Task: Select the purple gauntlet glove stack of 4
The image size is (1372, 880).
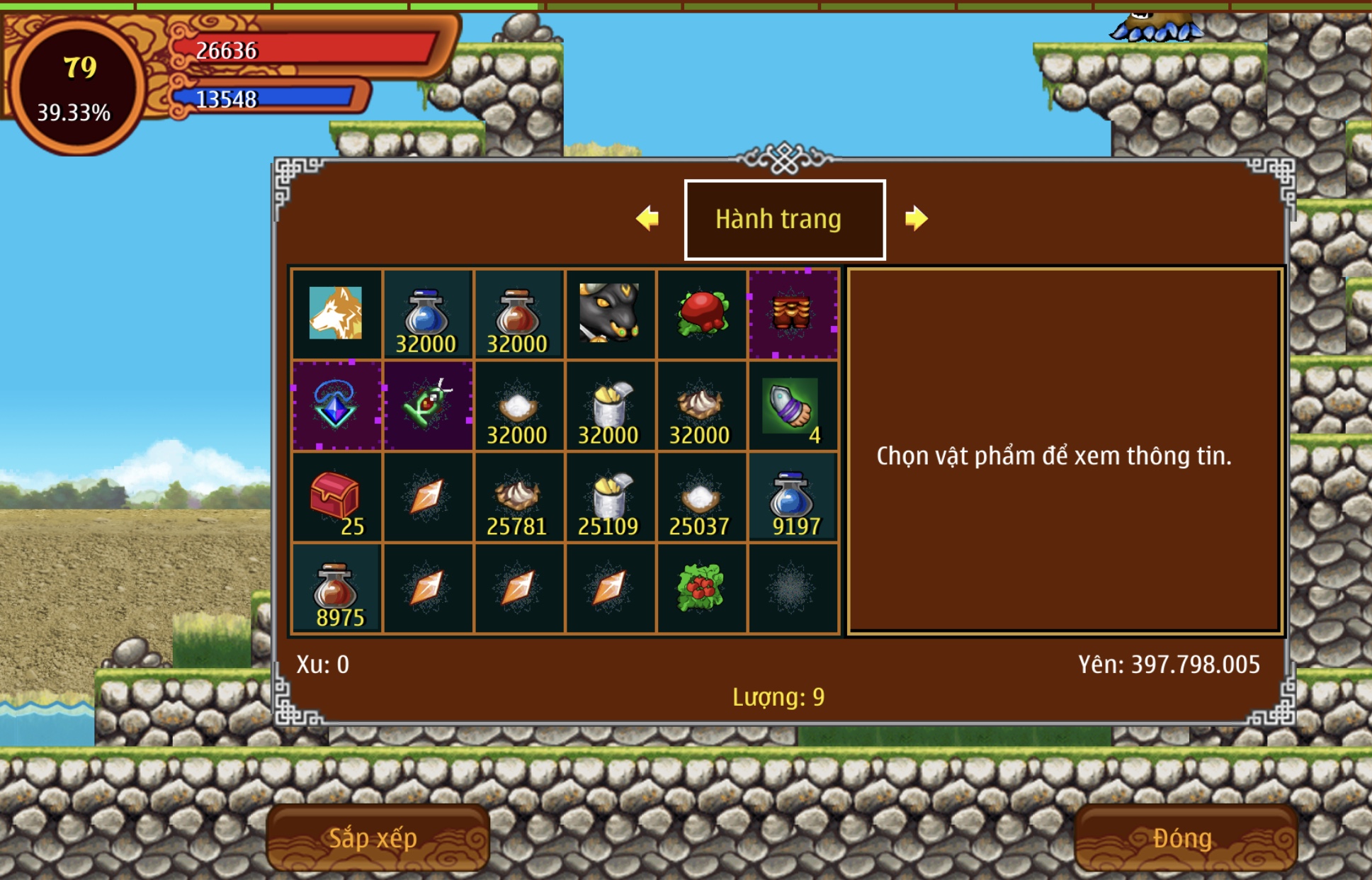Action: point(793,406)
